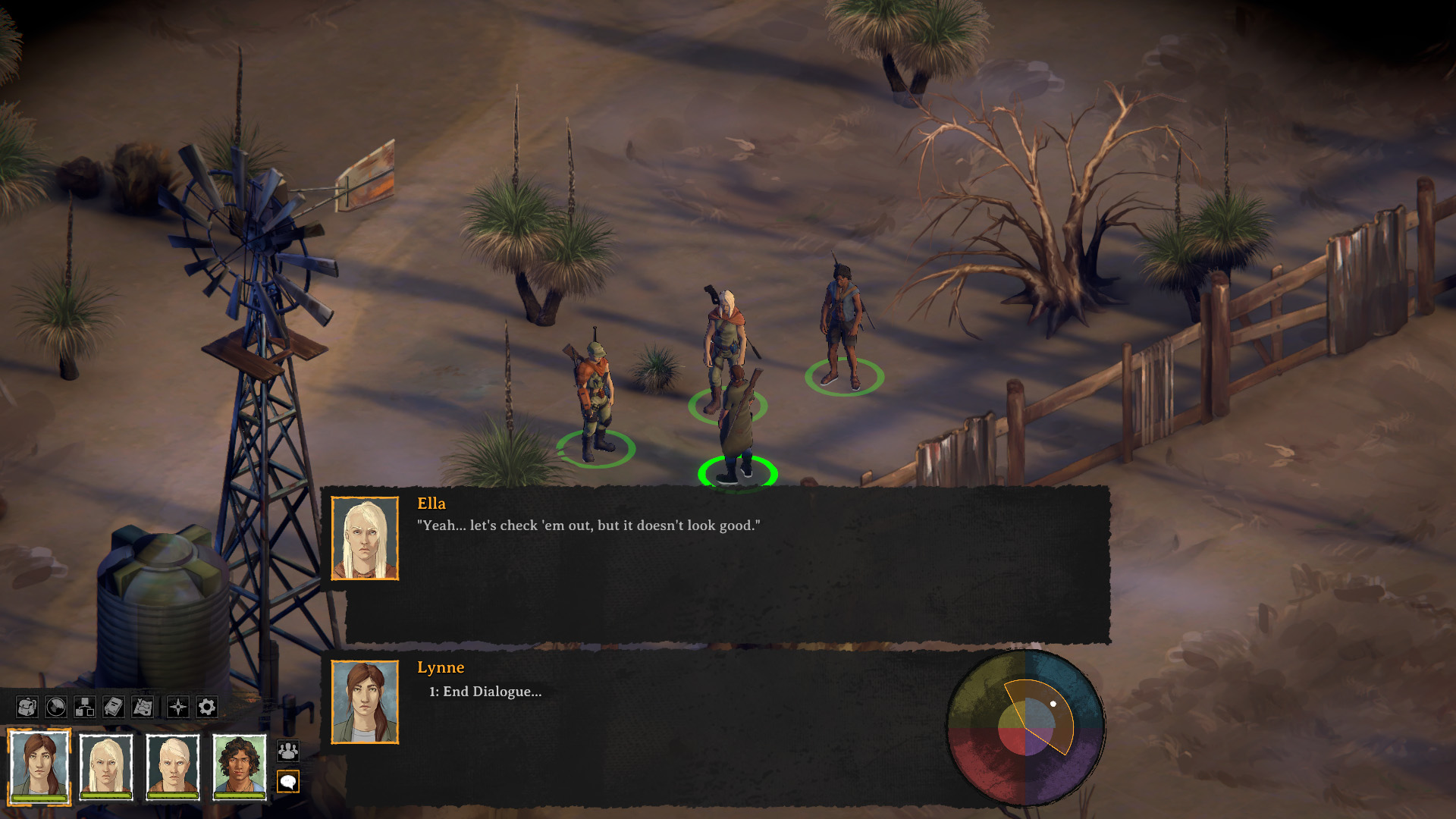The image size is (1456, 819).
Task: Select the white-haired companion's portrait
Action: coord(173,766)
